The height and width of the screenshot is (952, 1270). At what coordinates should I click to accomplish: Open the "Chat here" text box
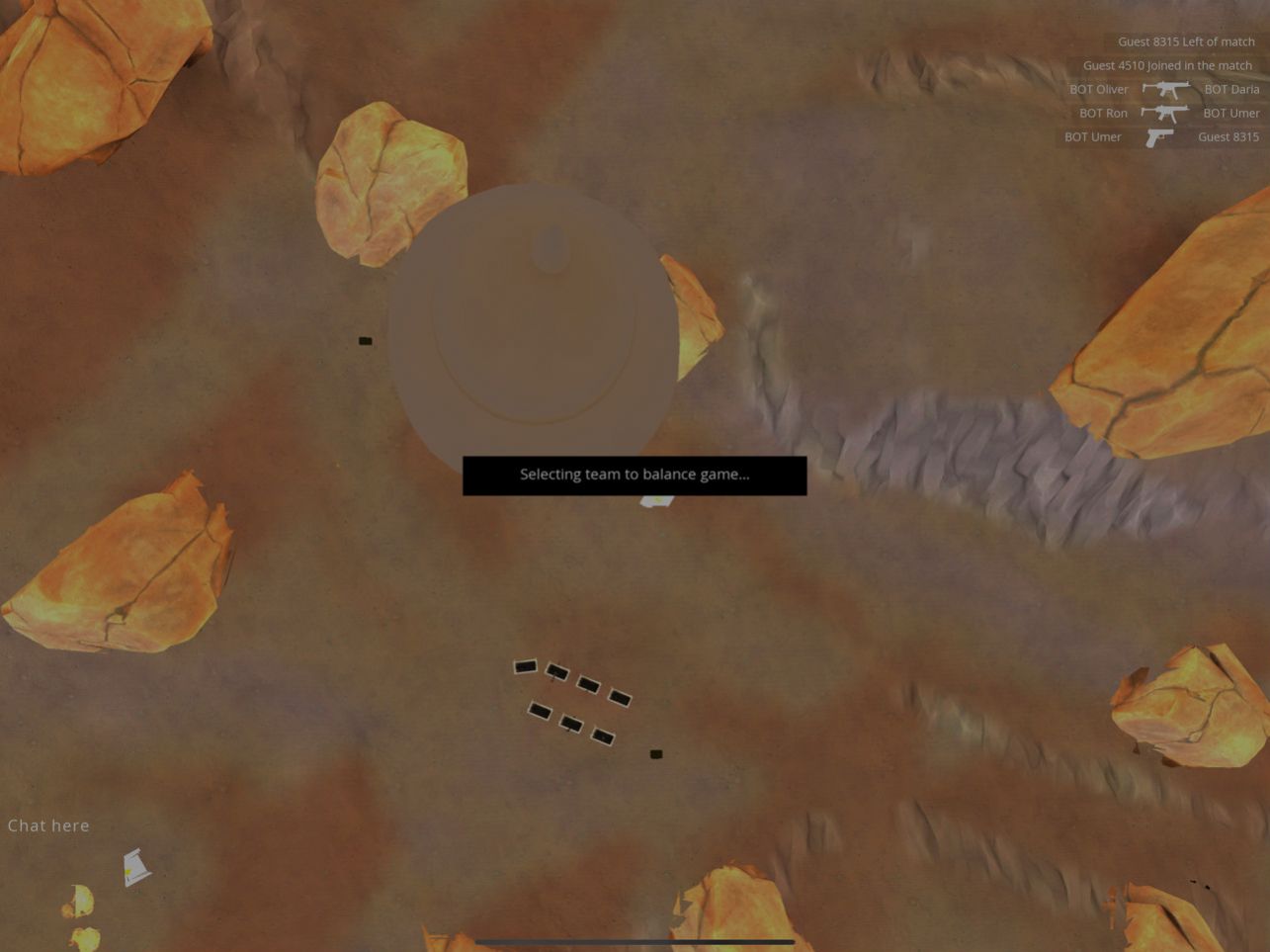click(48, 825)
